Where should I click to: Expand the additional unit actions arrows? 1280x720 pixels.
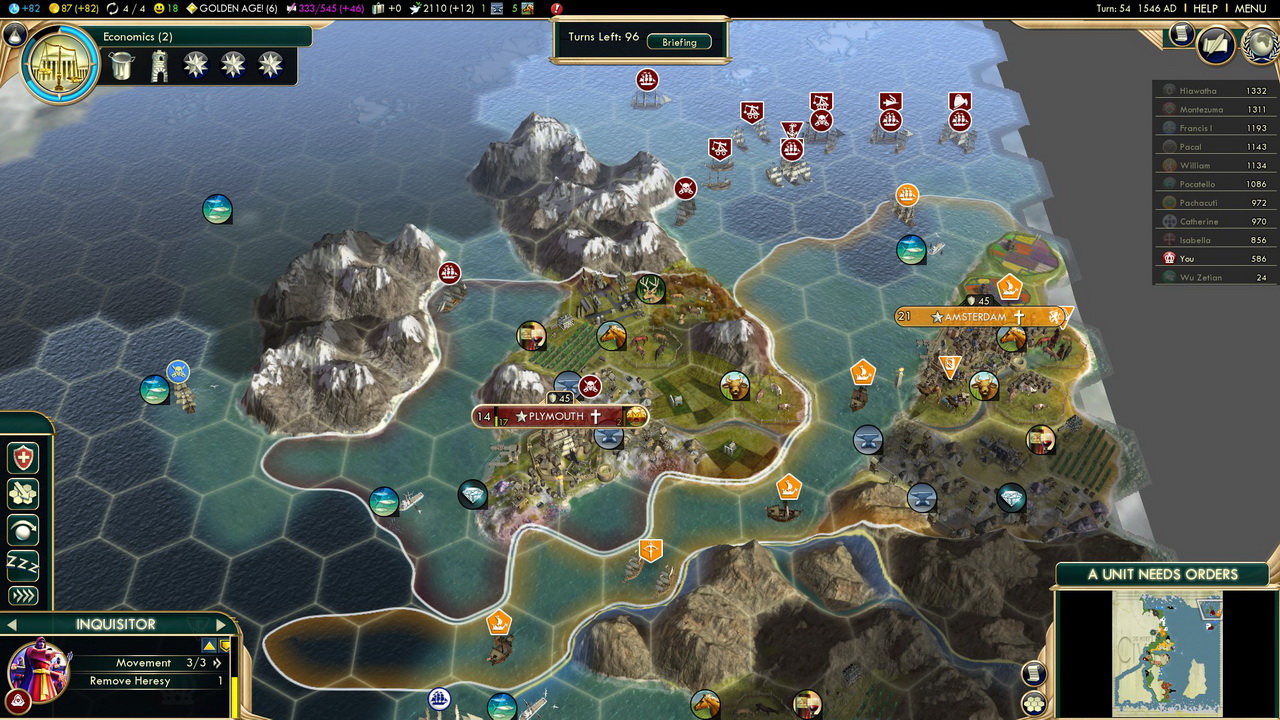(23, 596)
